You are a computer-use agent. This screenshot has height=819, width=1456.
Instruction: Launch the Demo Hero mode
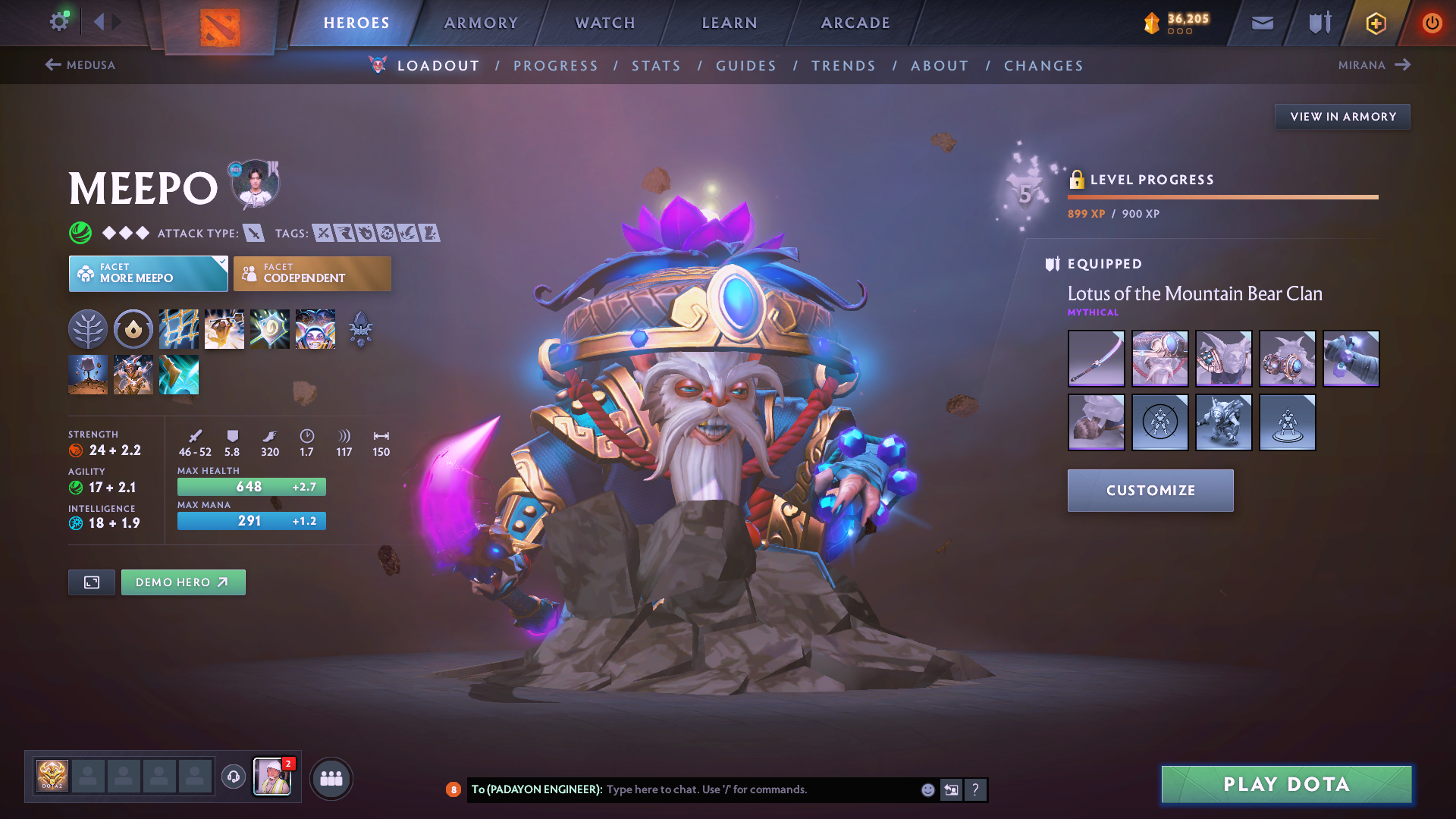click(x=183, y=582)
